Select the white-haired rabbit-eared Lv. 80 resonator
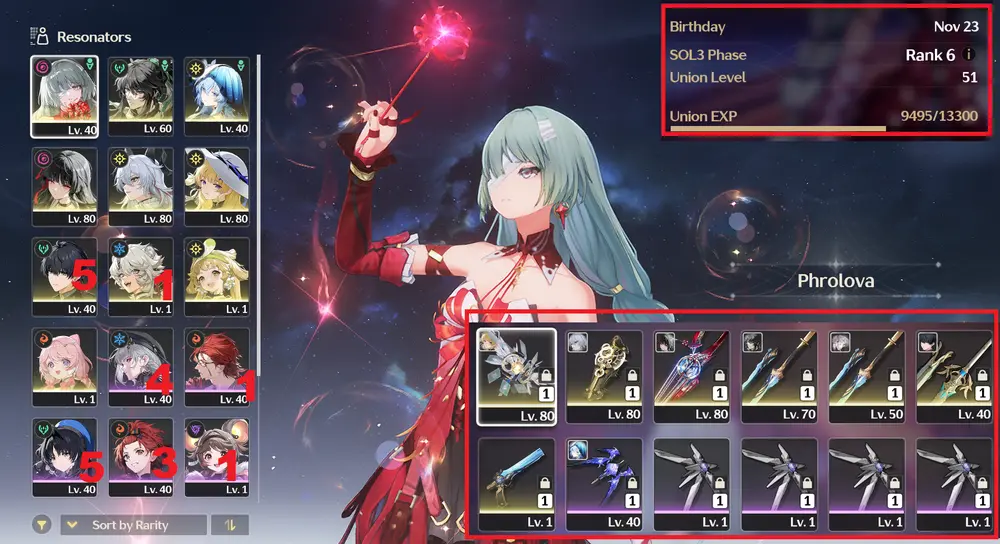This screenshot has width=1000, height=544. [x=140, y=186]
